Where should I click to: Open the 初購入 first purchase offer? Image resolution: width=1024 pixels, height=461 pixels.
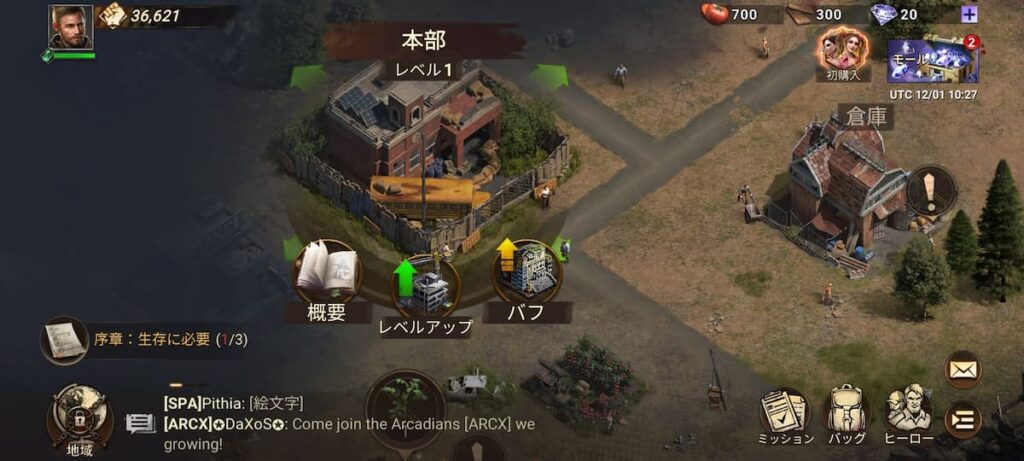(x=842, y=50)
